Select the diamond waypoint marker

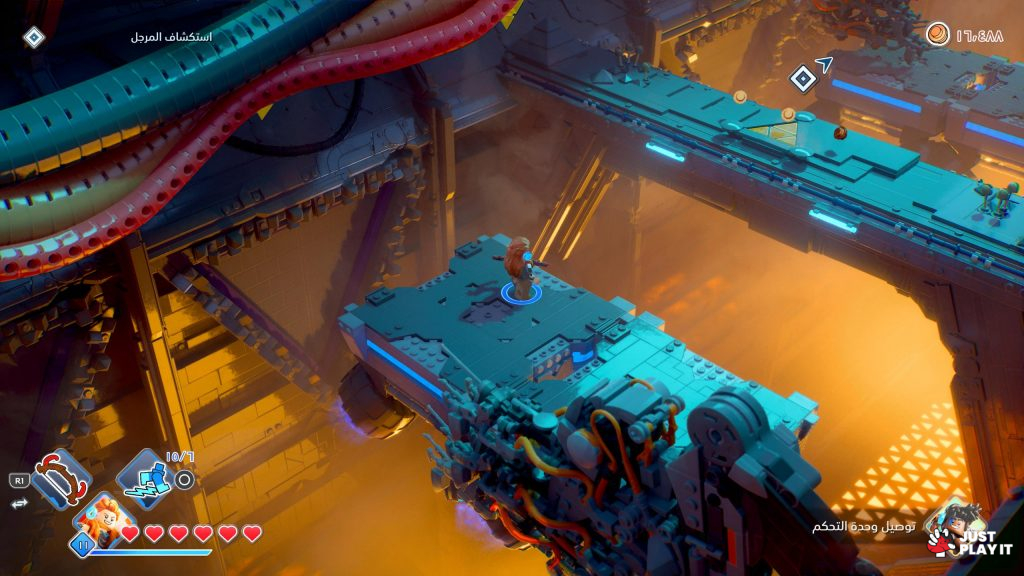(802, 78)
